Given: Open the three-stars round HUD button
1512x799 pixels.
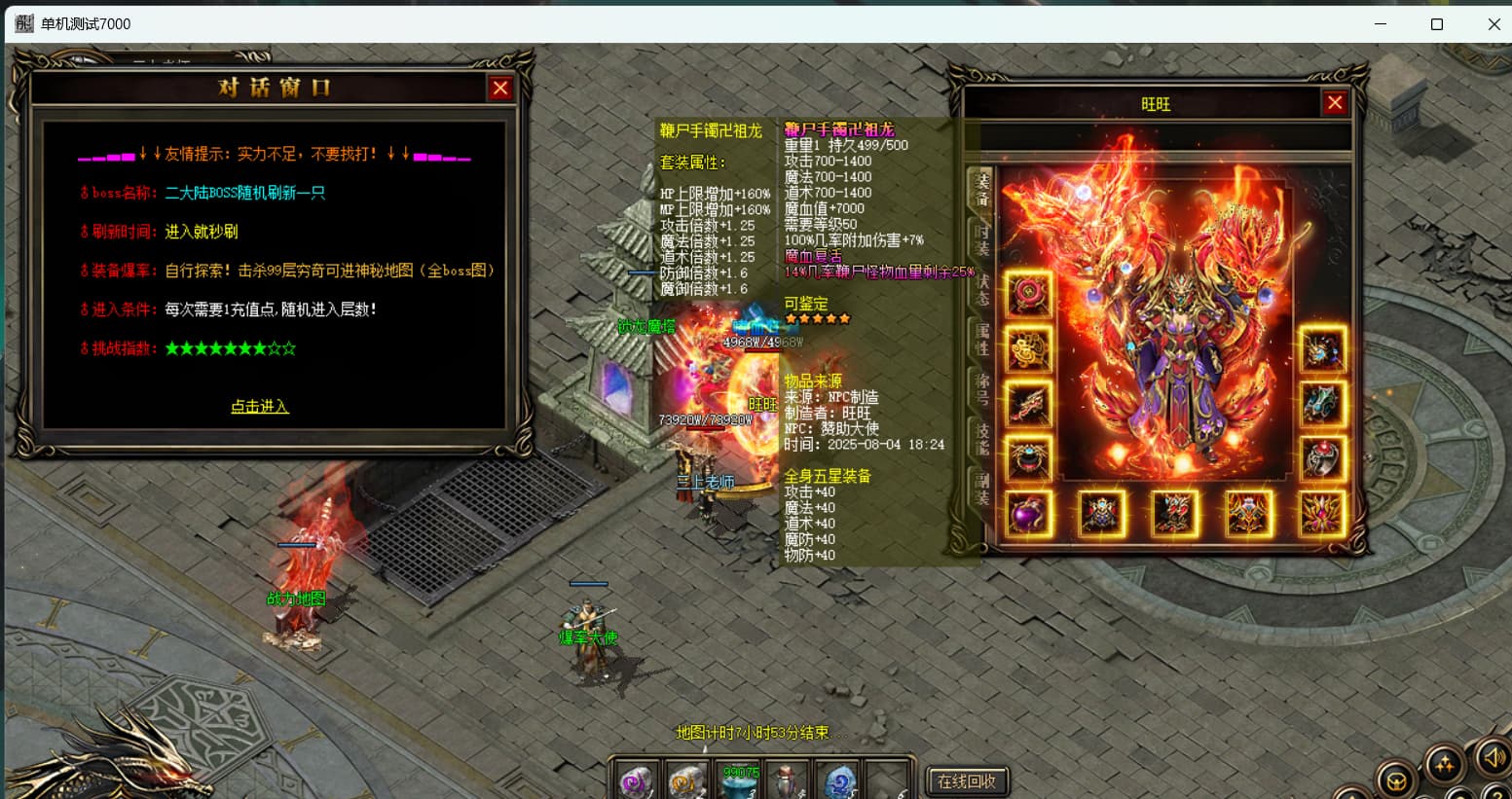Looking at the screenshot, I should click(x=1445, y=765).
